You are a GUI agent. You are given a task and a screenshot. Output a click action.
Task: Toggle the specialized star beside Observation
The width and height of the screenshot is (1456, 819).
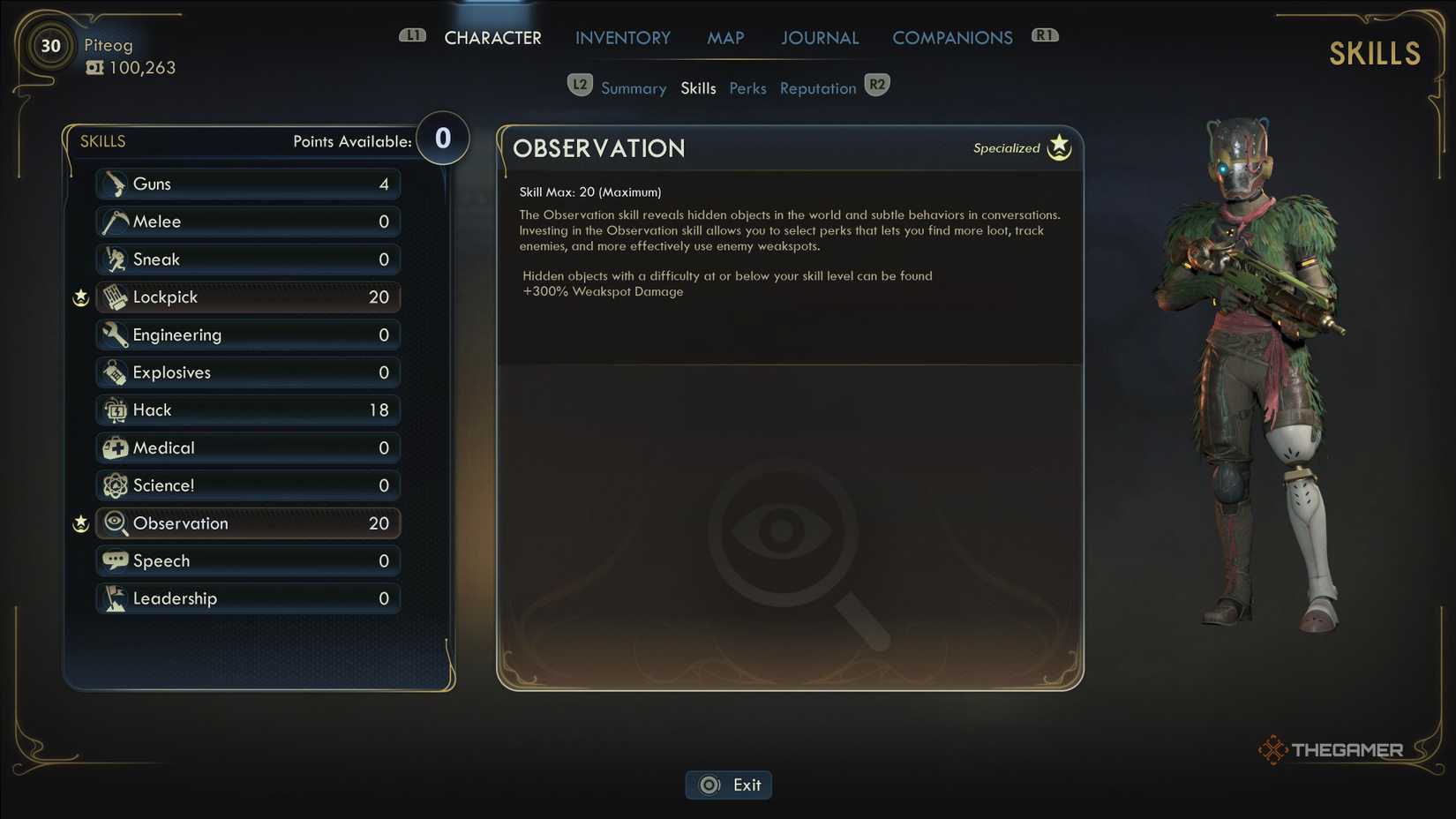click(x=80, y=523)
